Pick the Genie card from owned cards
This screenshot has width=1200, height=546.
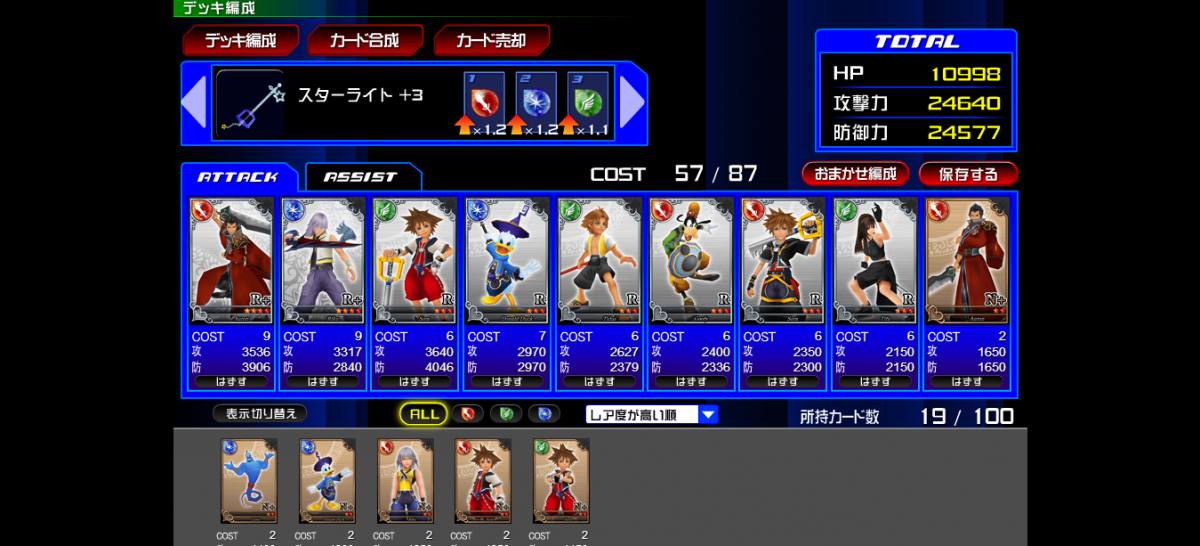[248, 481]
